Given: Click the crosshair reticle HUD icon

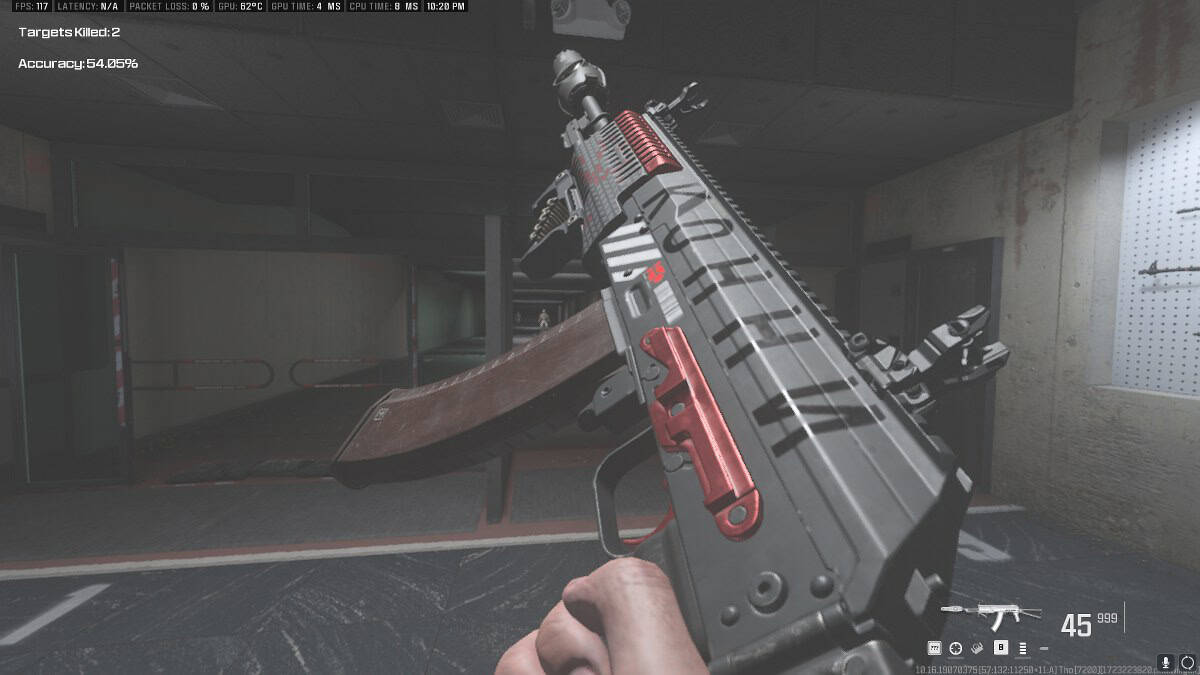Looking at the screenshot, I should pyautogui.click(x=955, y=648).
